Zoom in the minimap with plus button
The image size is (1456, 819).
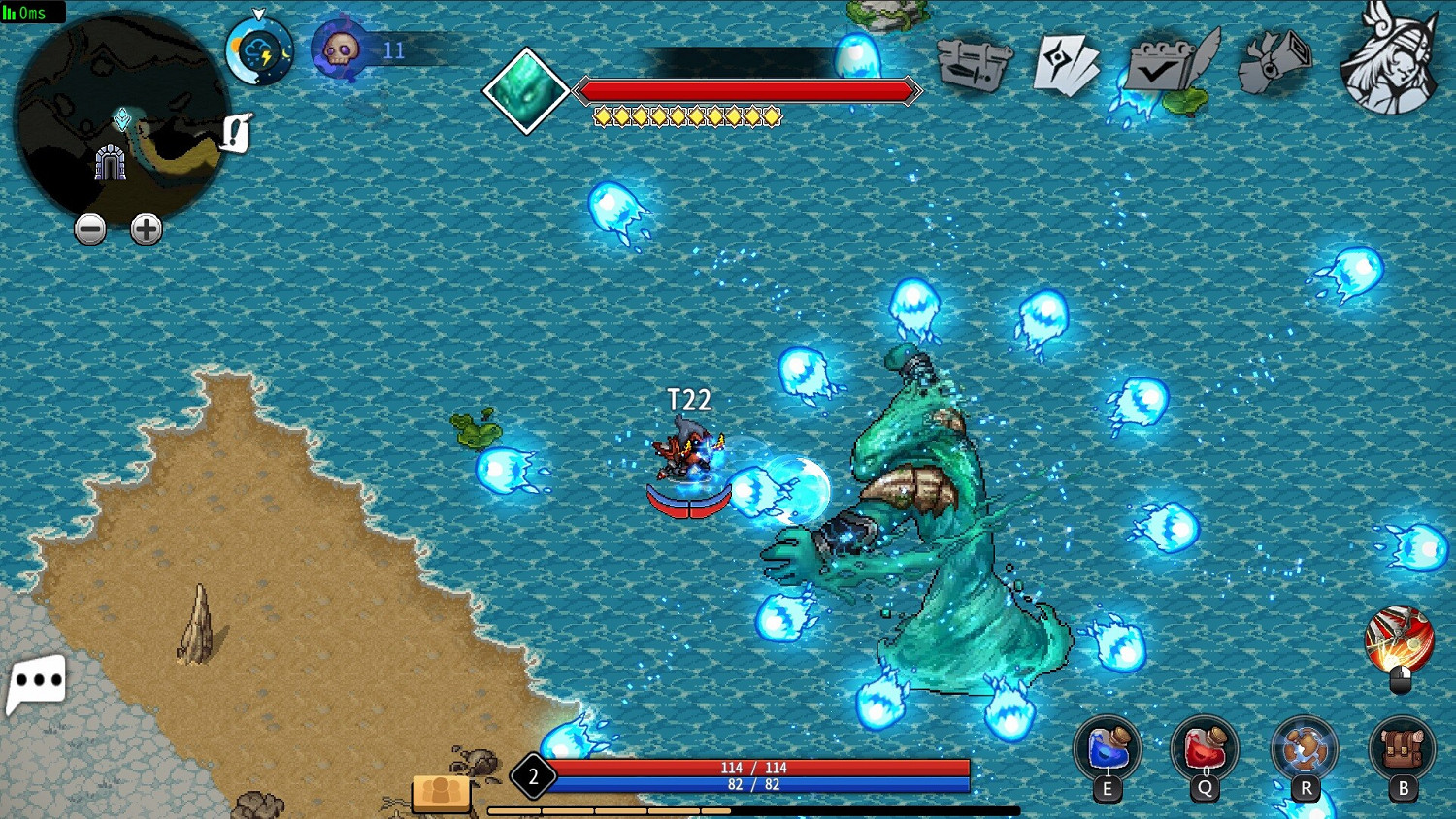point(146,229)
